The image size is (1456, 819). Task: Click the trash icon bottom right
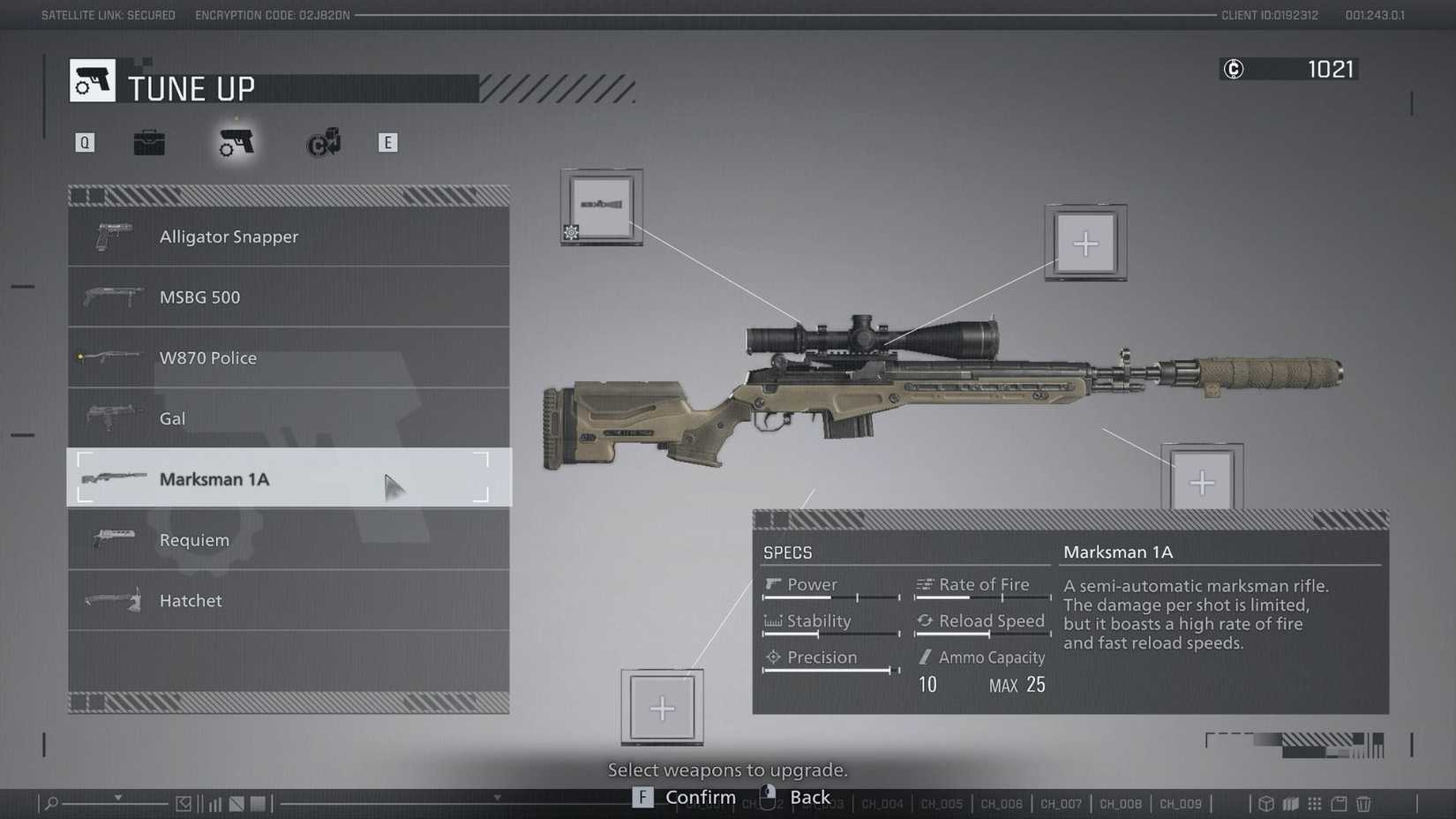pyautogui.click(x=1362, y=803)
